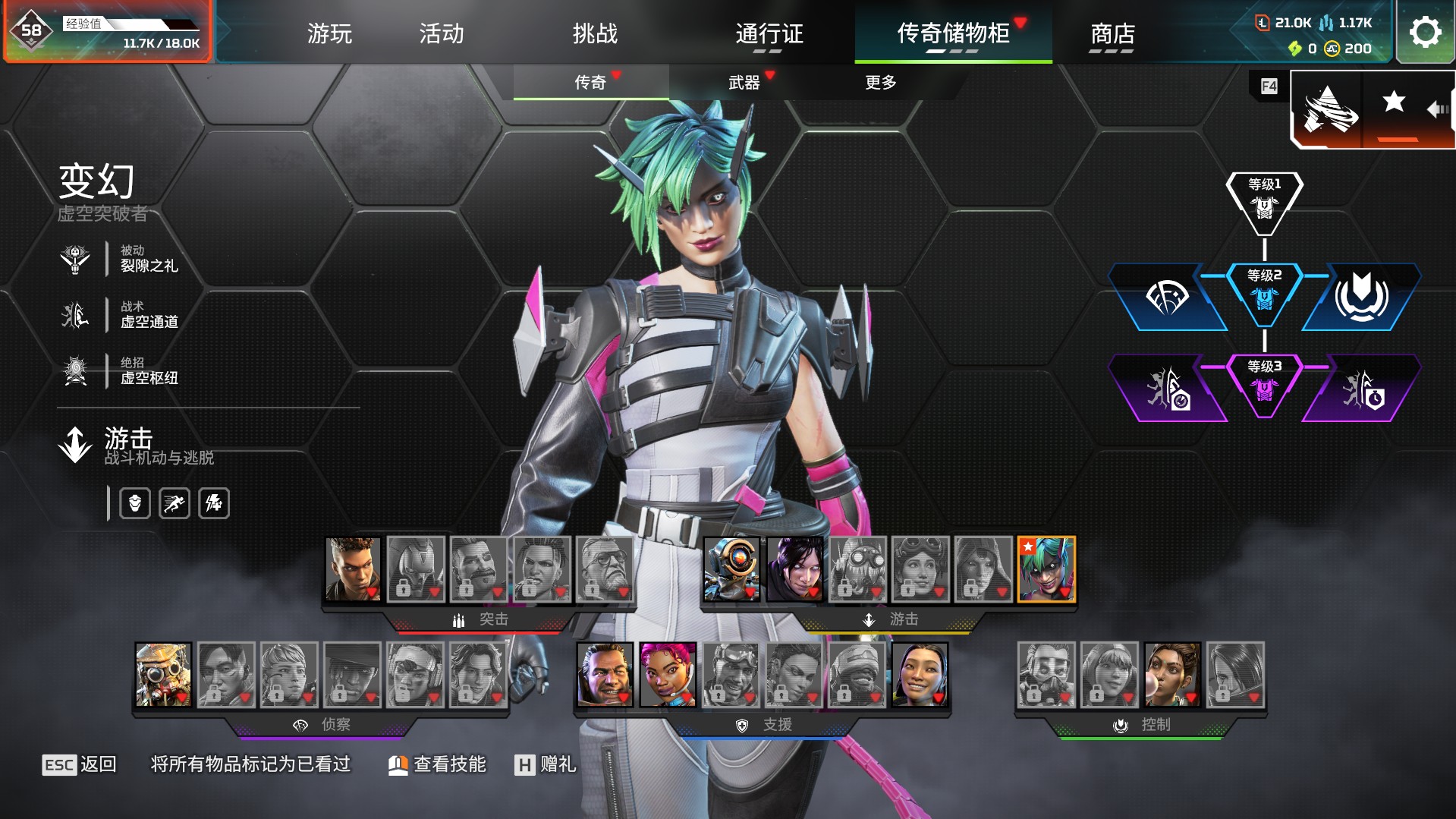
Task: Go to the 挑战 challenges tab
Action: pyautogui.click(x=595, y=33)
